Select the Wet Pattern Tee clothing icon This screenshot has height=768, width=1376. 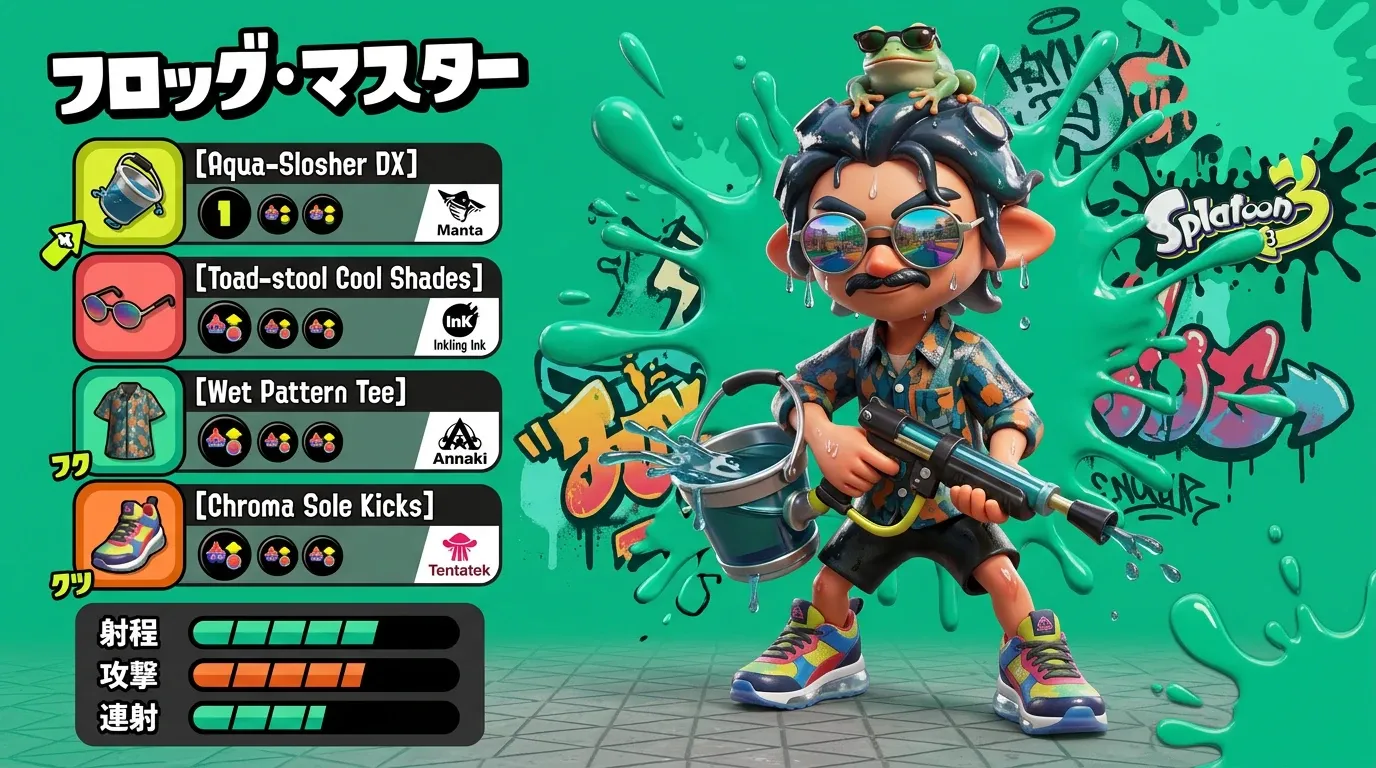[128, 420]
